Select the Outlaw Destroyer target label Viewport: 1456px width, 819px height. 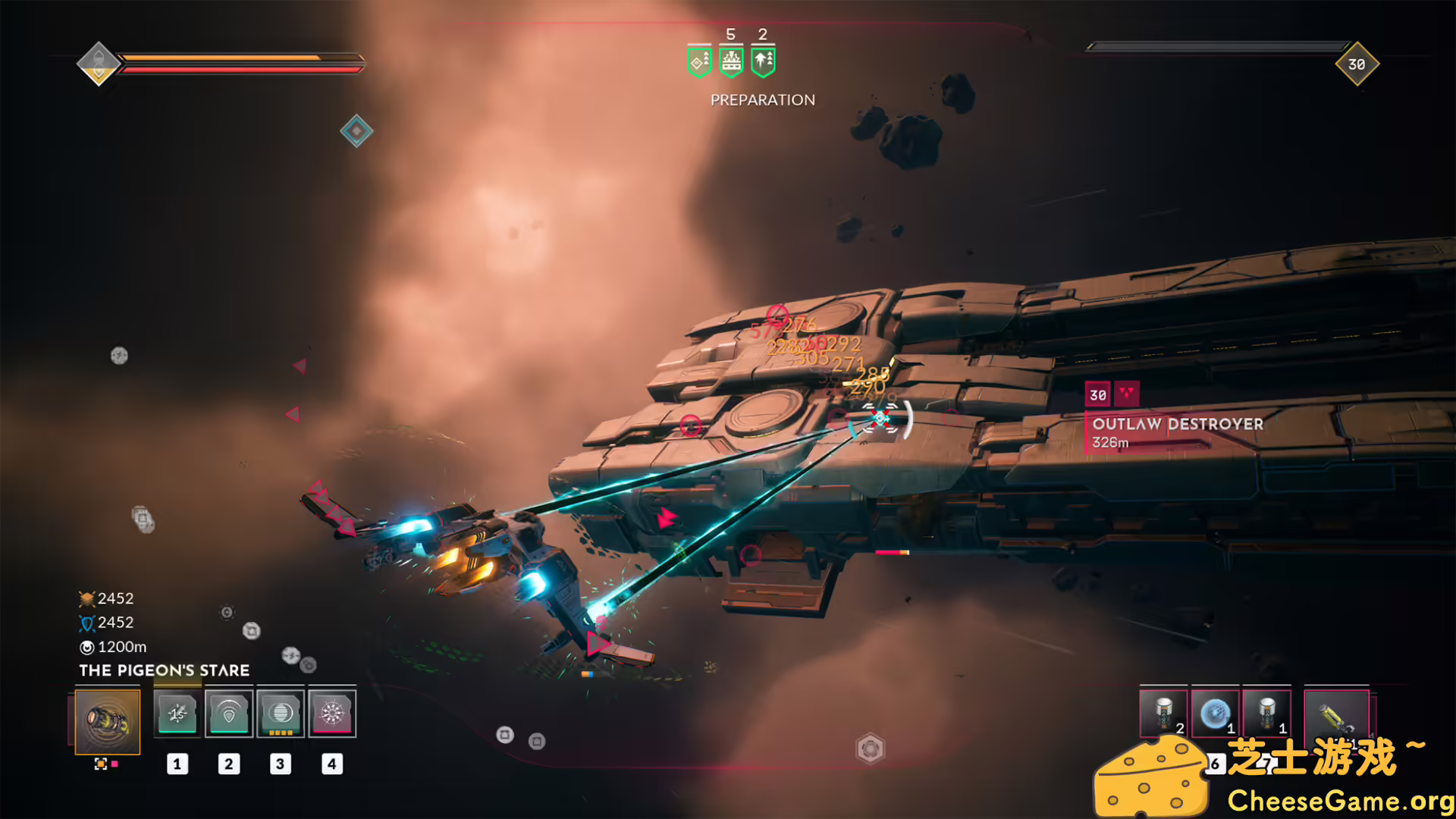(x=1176, y=425)
